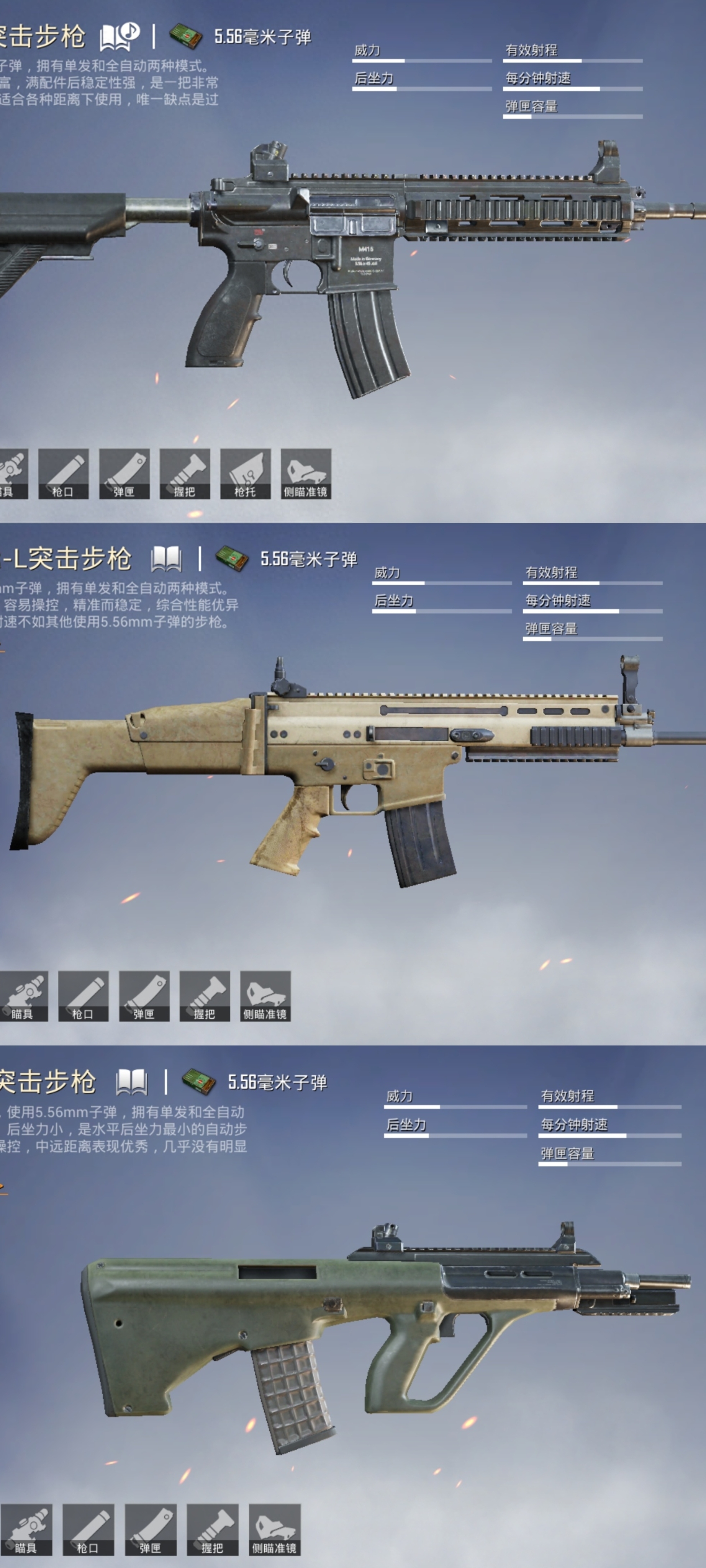This screenshot has width=706, height=1568.
Task: Select the AUG's 瞄具 sight slot
Action: (26, 1529)
